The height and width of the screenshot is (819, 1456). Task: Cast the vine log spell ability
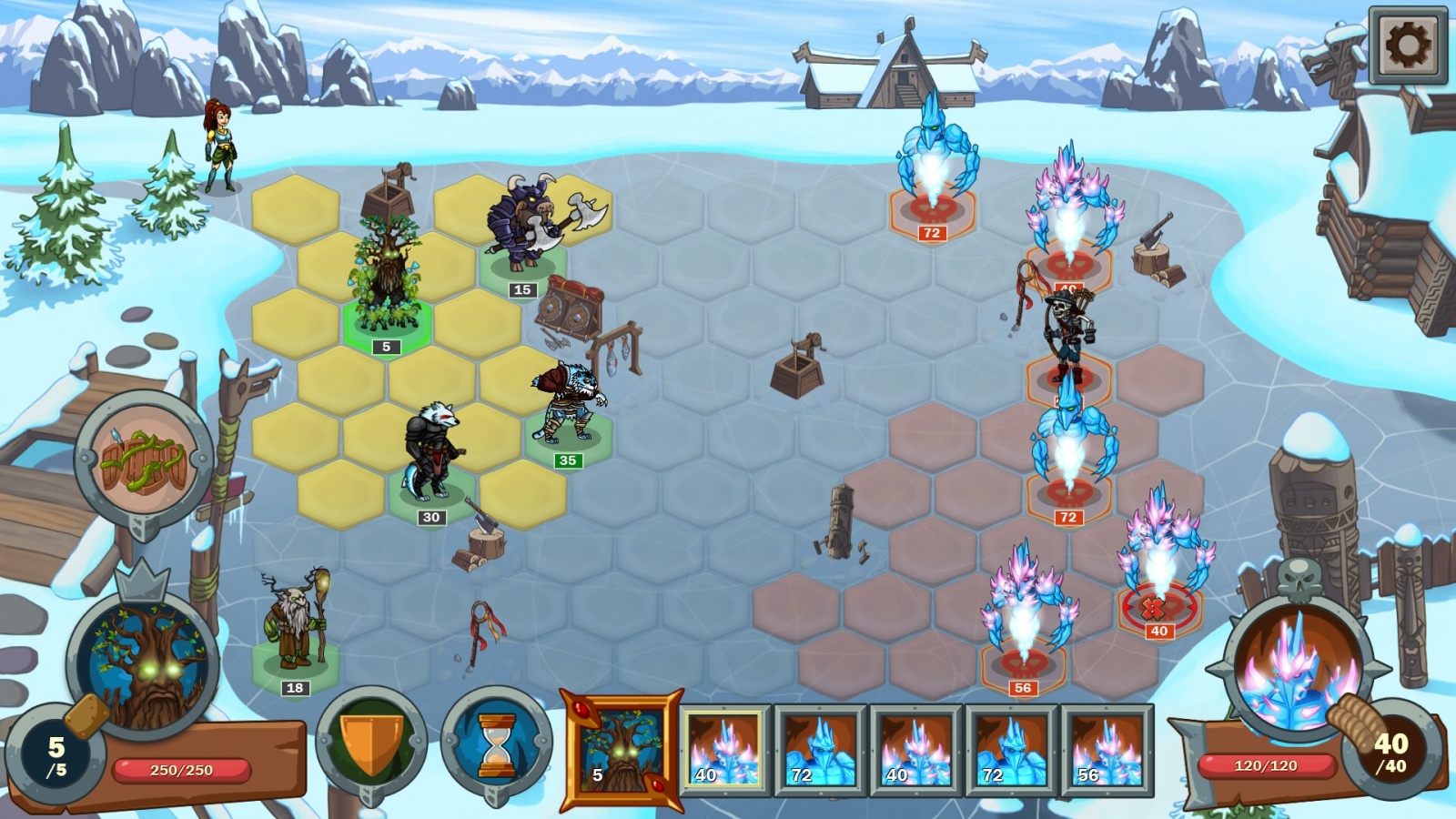pyautogui.click(x=144, y=460)
